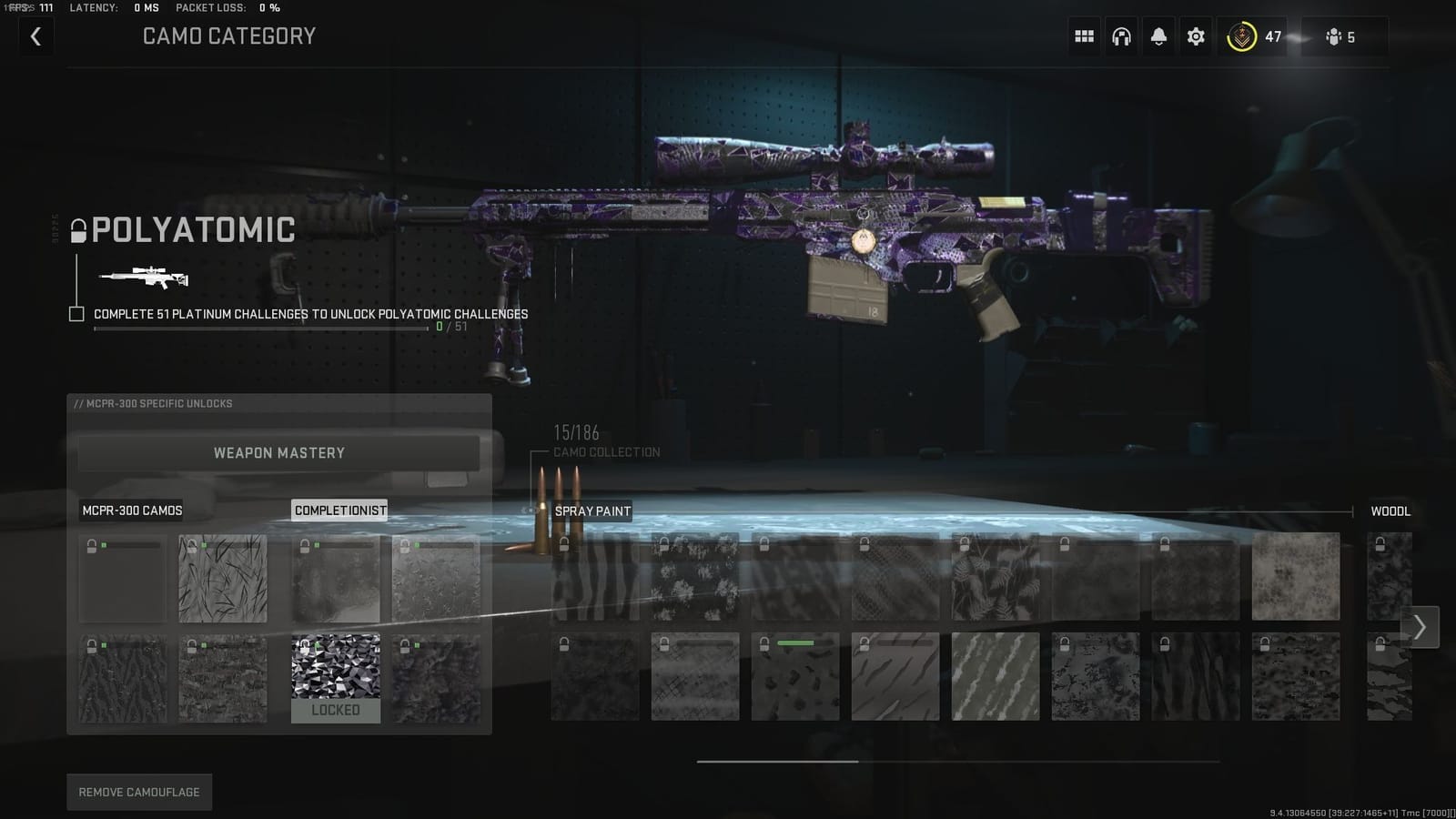Click the back arrow to leave Camo Category
The image size is (1456, 819).
[x=36, y=36]
